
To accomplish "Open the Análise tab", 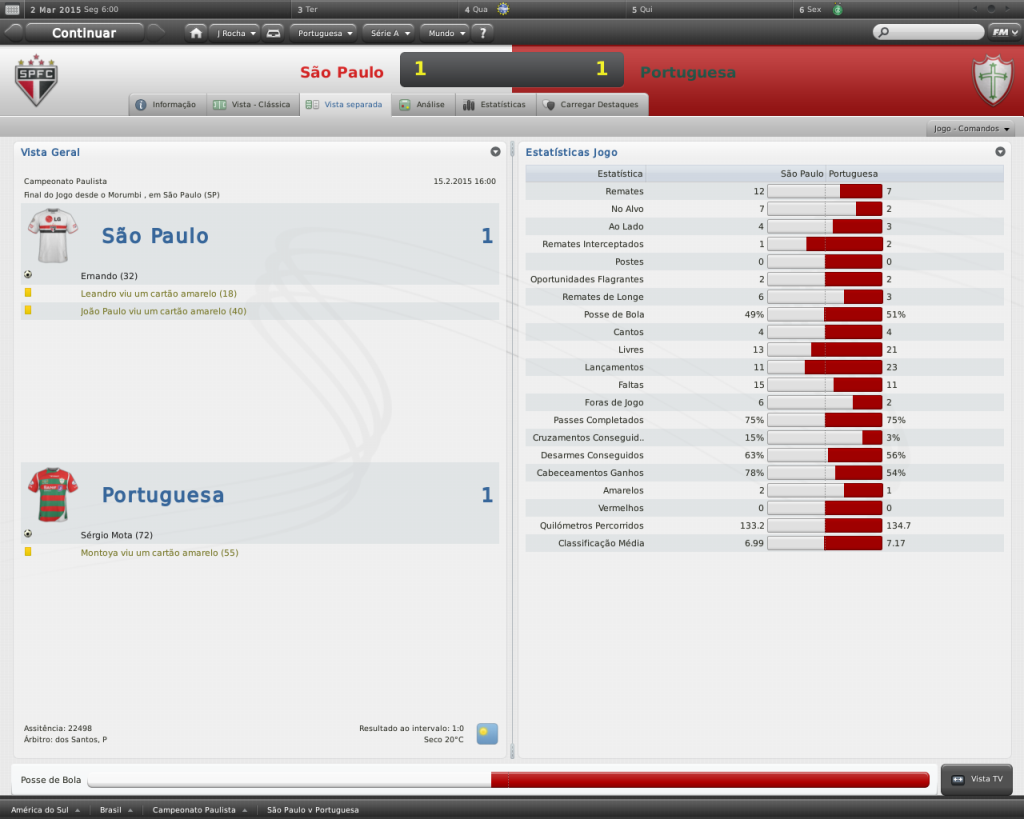I will point(422,105).
